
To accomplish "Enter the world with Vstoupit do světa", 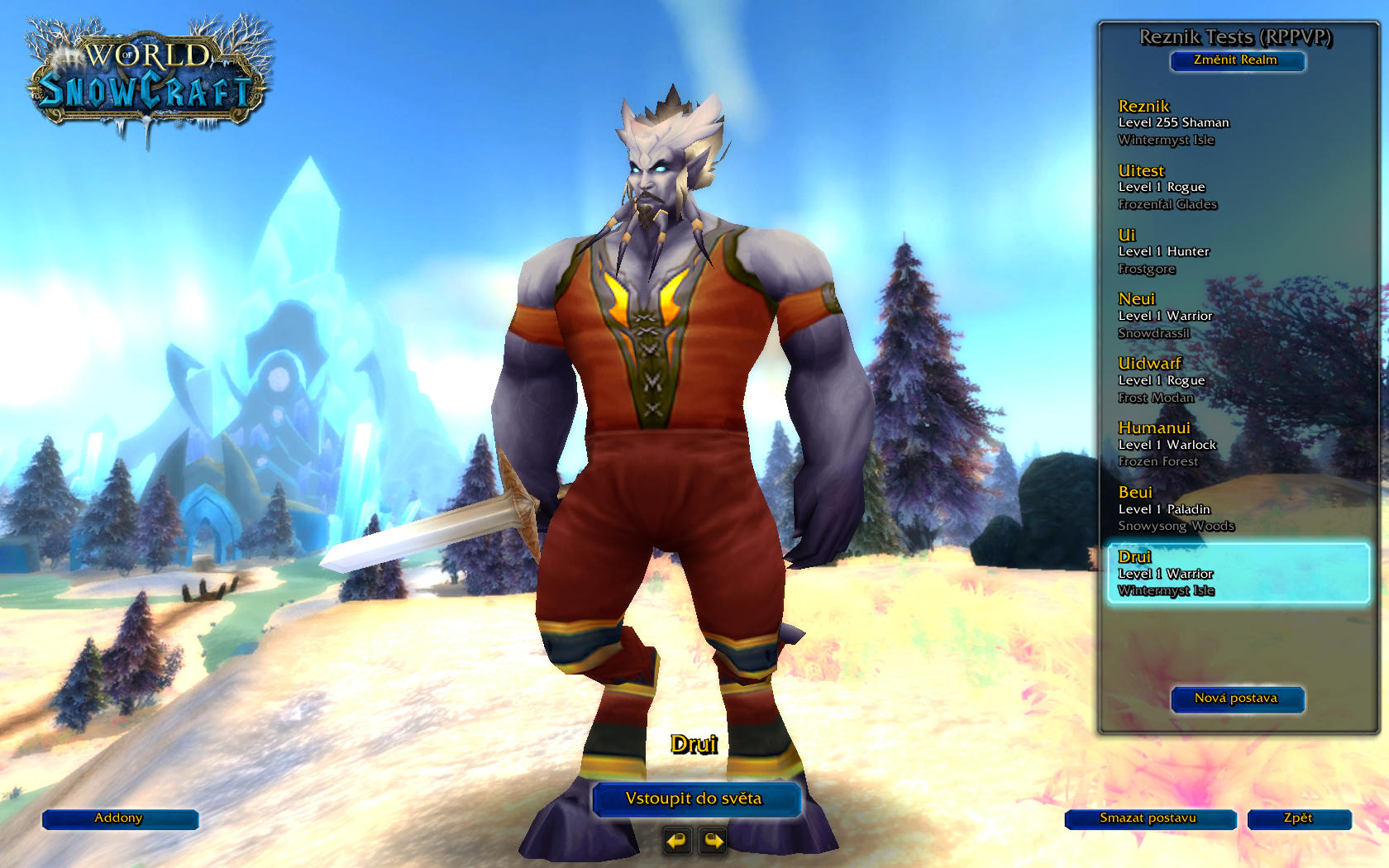I will (x=694, y=799).
